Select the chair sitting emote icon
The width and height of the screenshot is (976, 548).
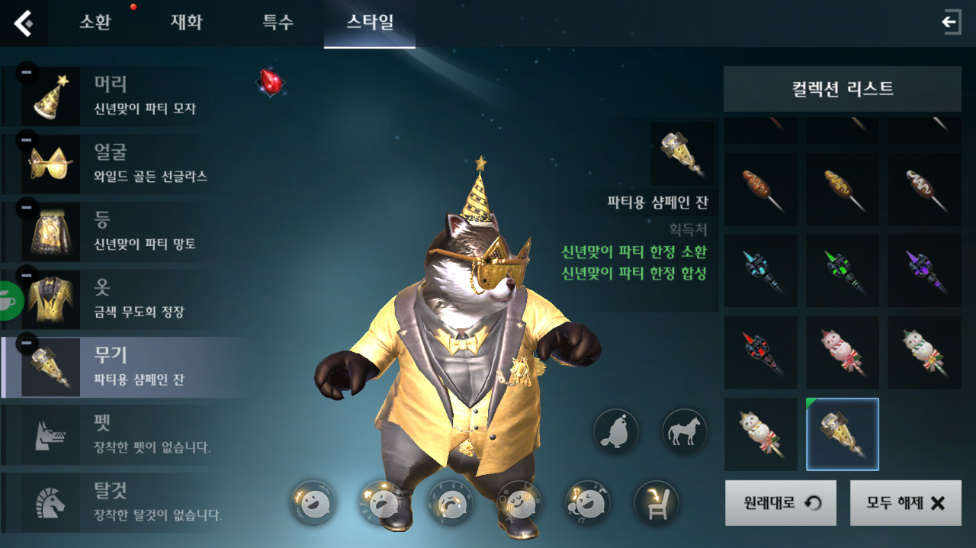pyautogui.click(x=657, y=502)
